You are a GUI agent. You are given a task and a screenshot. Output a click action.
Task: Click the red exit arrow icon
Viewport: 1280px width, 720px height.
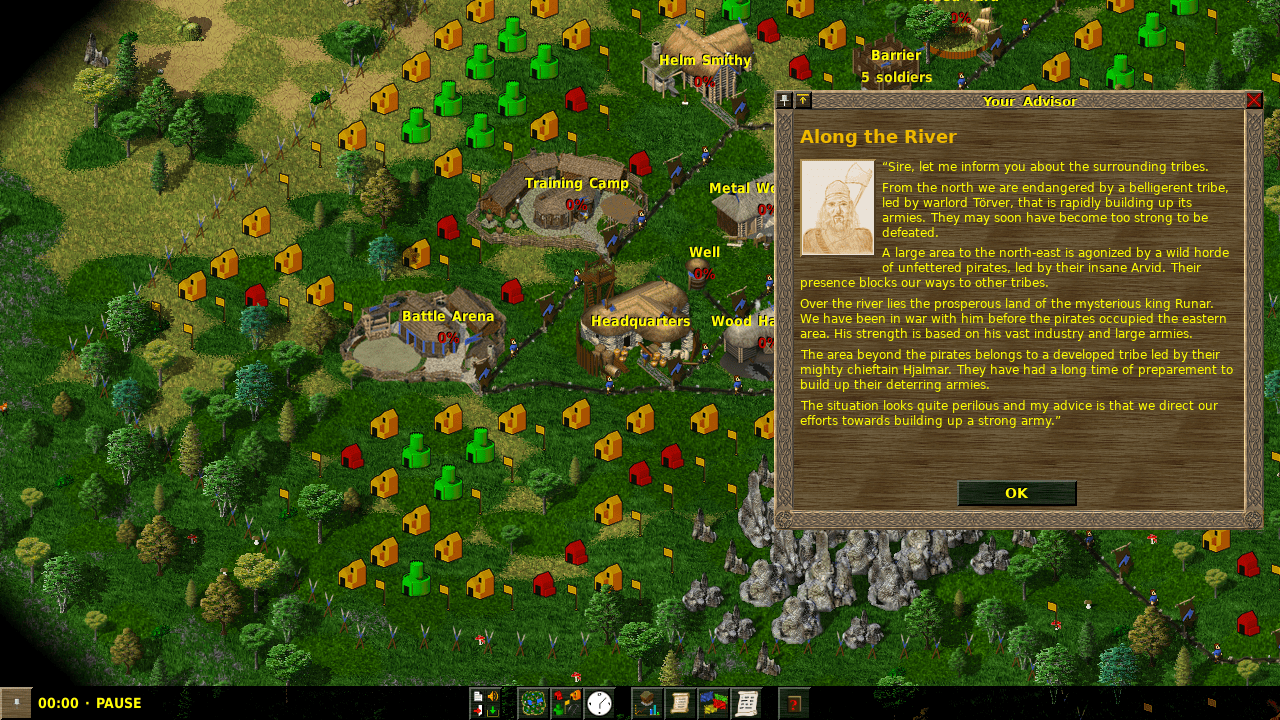click(478, 710)
